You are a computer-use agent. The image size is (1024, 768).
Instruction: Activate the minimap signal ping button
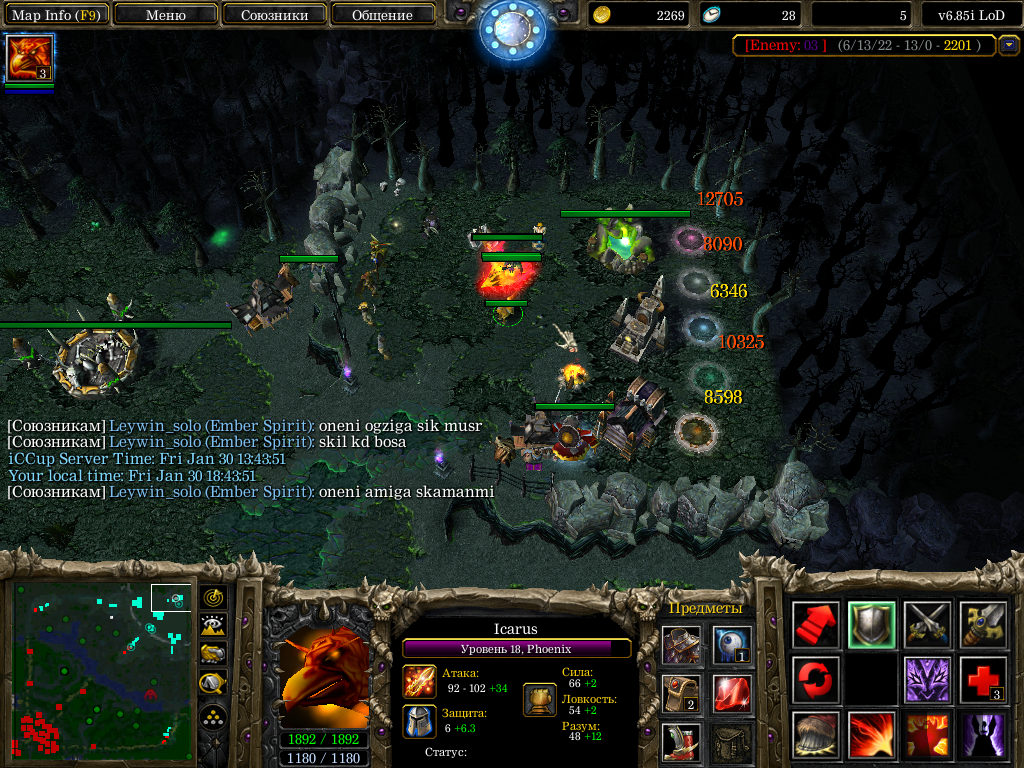tap(214, 598)
